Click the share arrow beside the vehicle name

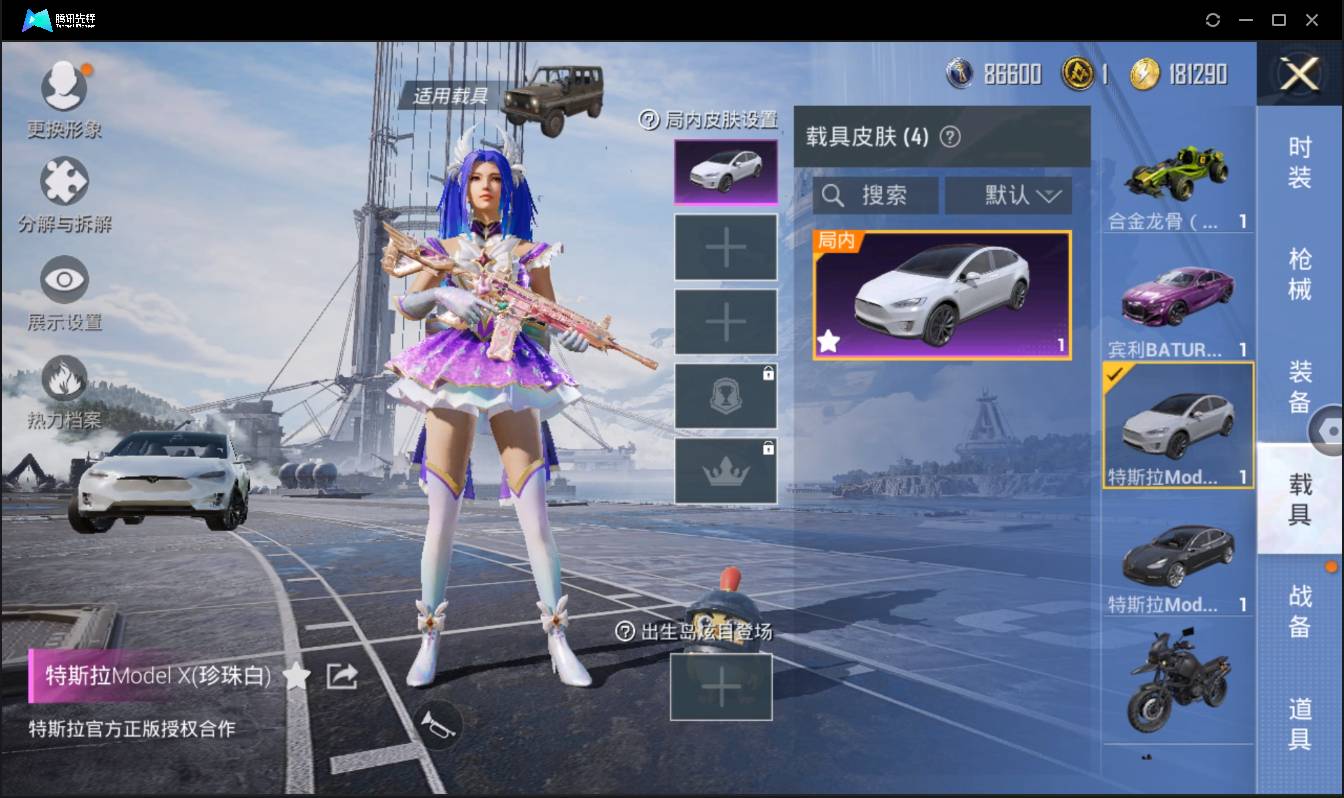(342, 676)
